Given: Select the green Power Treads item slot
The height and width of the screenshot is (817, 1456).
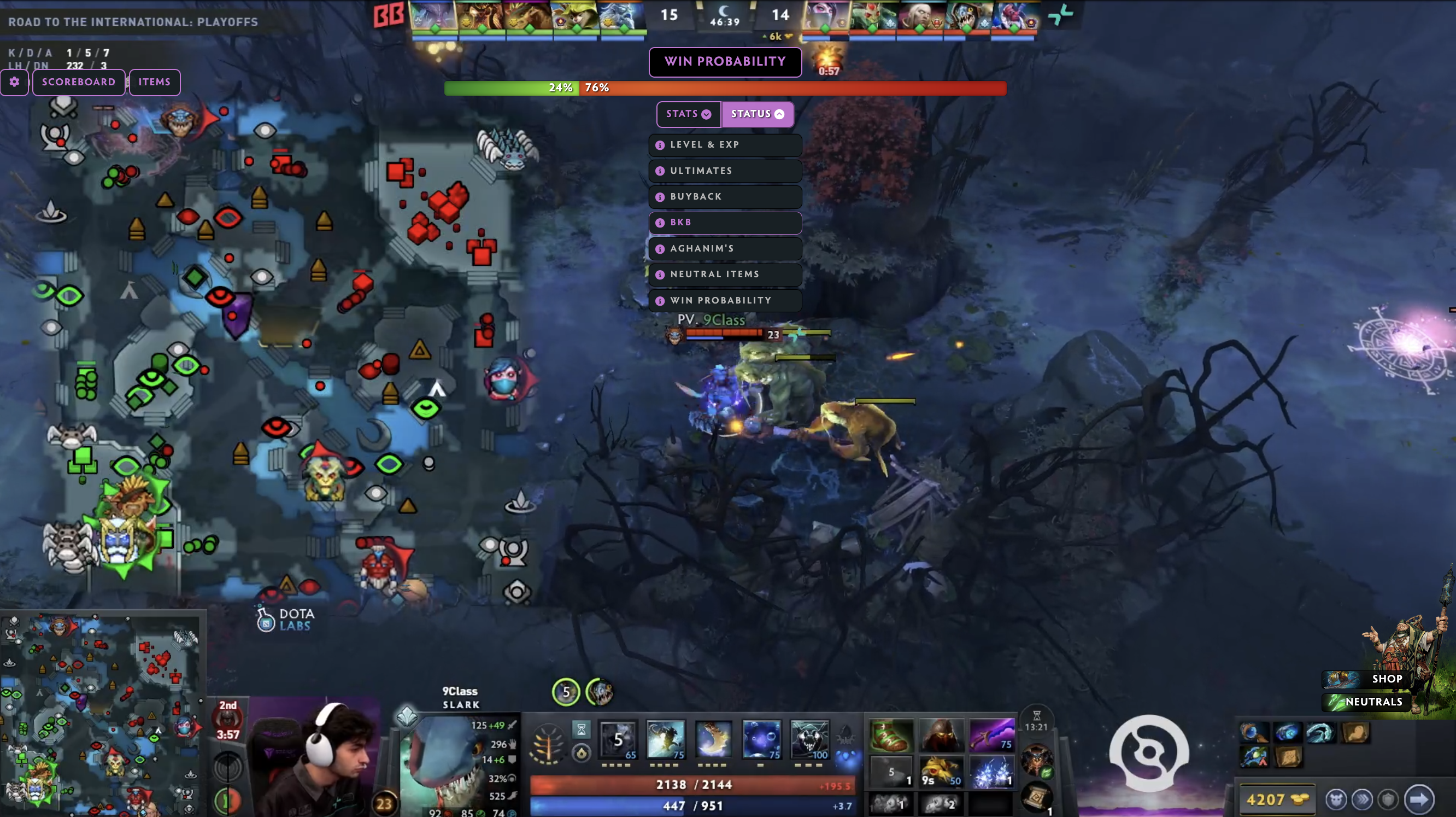Looking at the screenshot, I should [891, 735].
